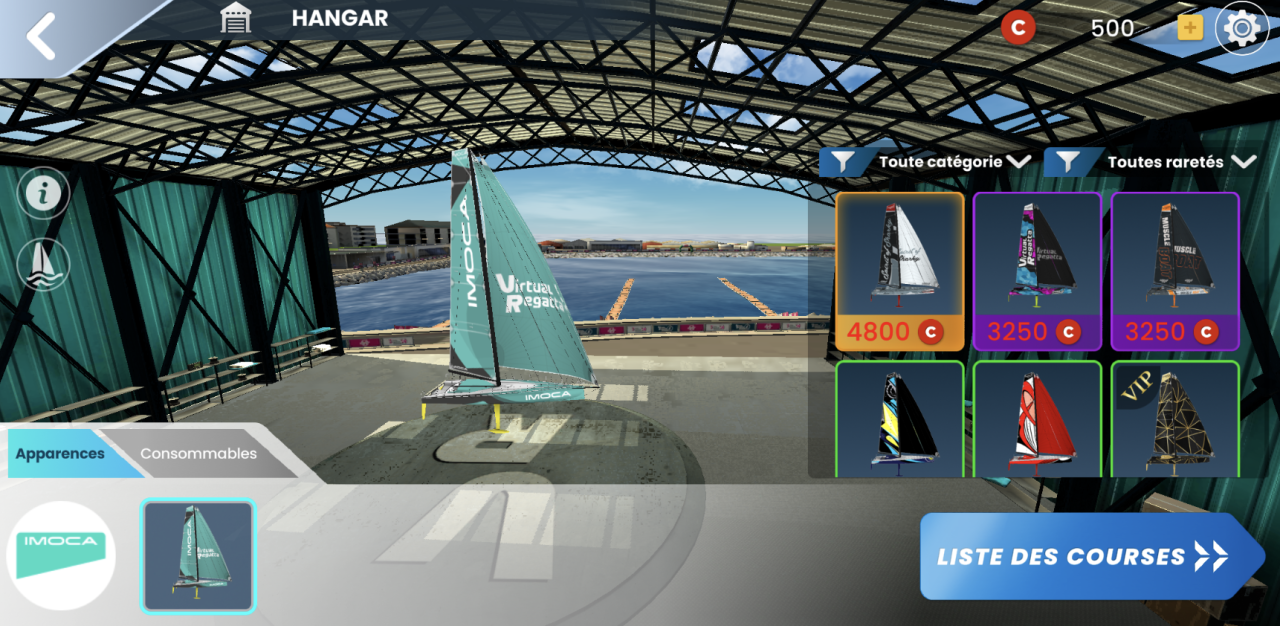
Task: Open the settings gear menu
Action: click(1241, 29)
